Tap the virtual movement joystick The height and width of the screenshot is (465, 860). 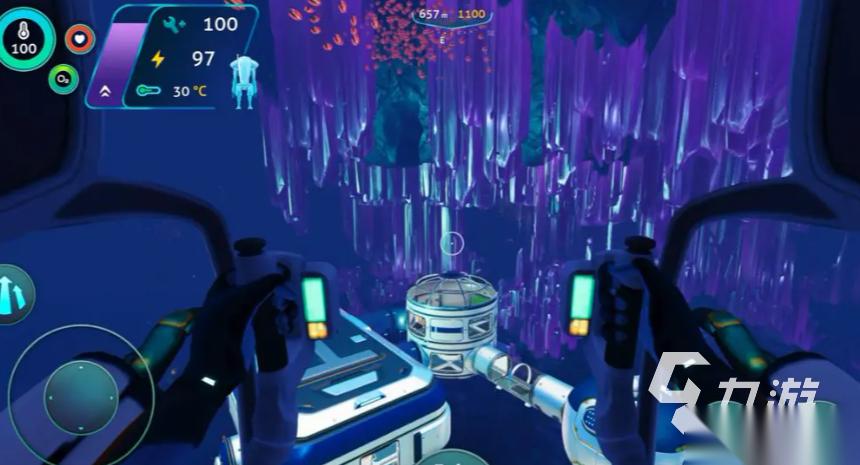pos(81,396)
